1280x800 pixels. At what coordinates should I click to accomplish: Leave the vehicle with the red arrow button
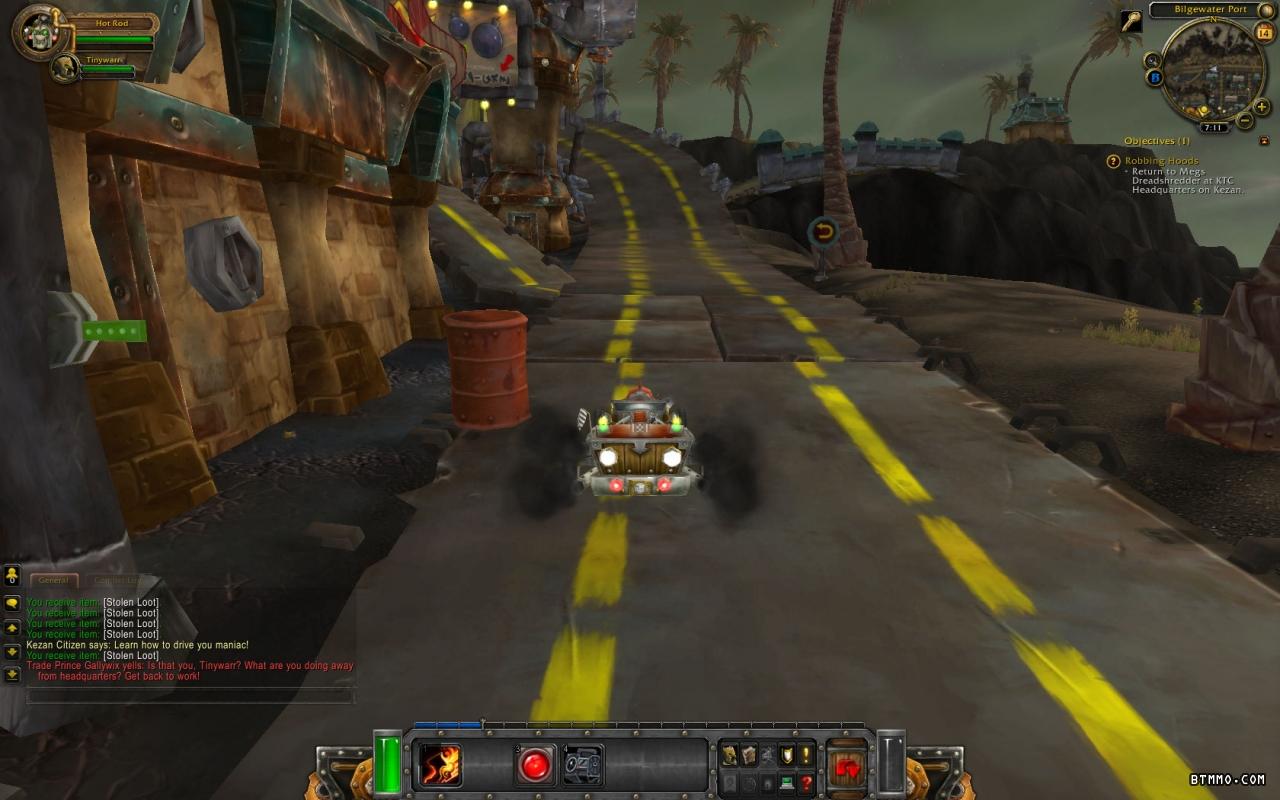click(847, 767)
